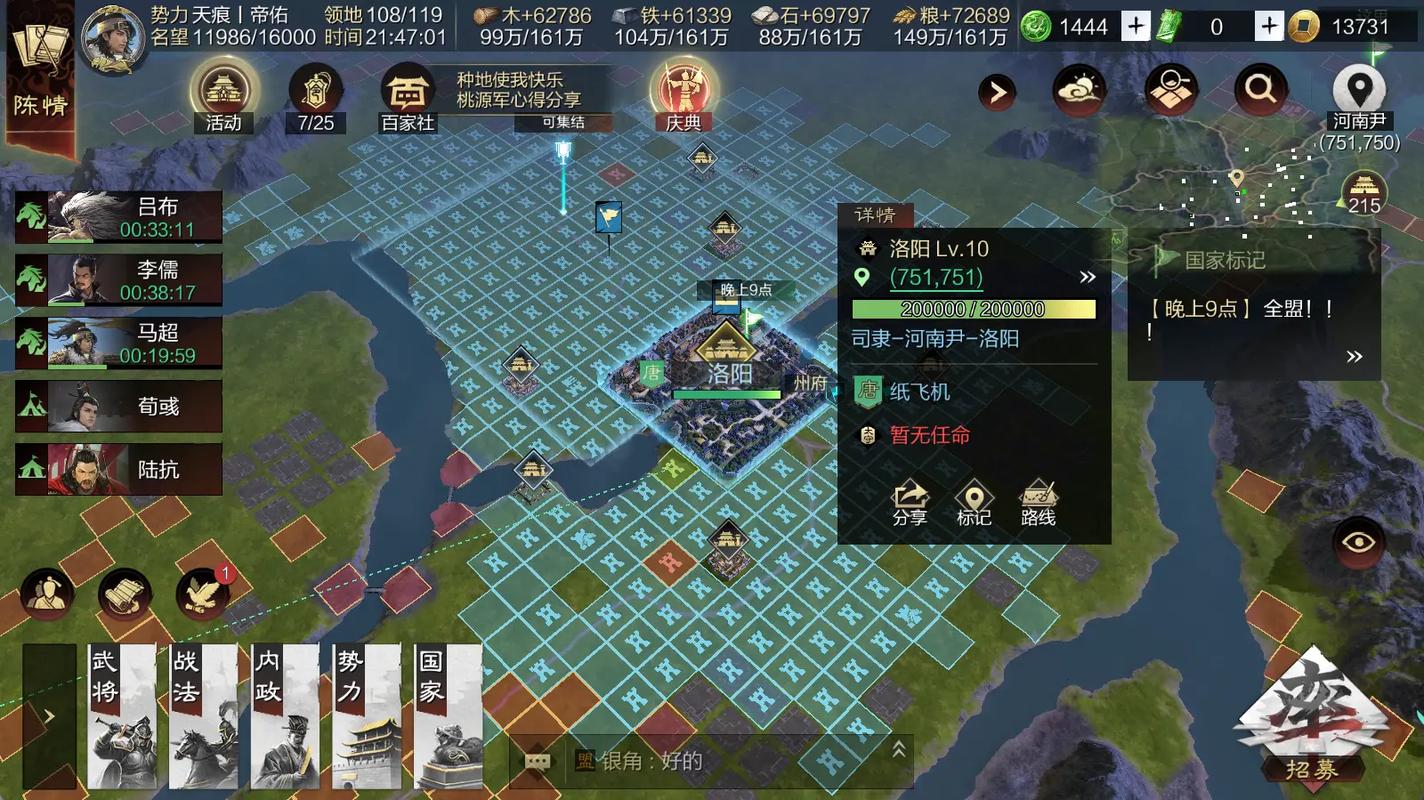The width and height of the screenshot is (1424, 800).
Task: Open the weather cloud icon
Action: (x=1079, y=88)
